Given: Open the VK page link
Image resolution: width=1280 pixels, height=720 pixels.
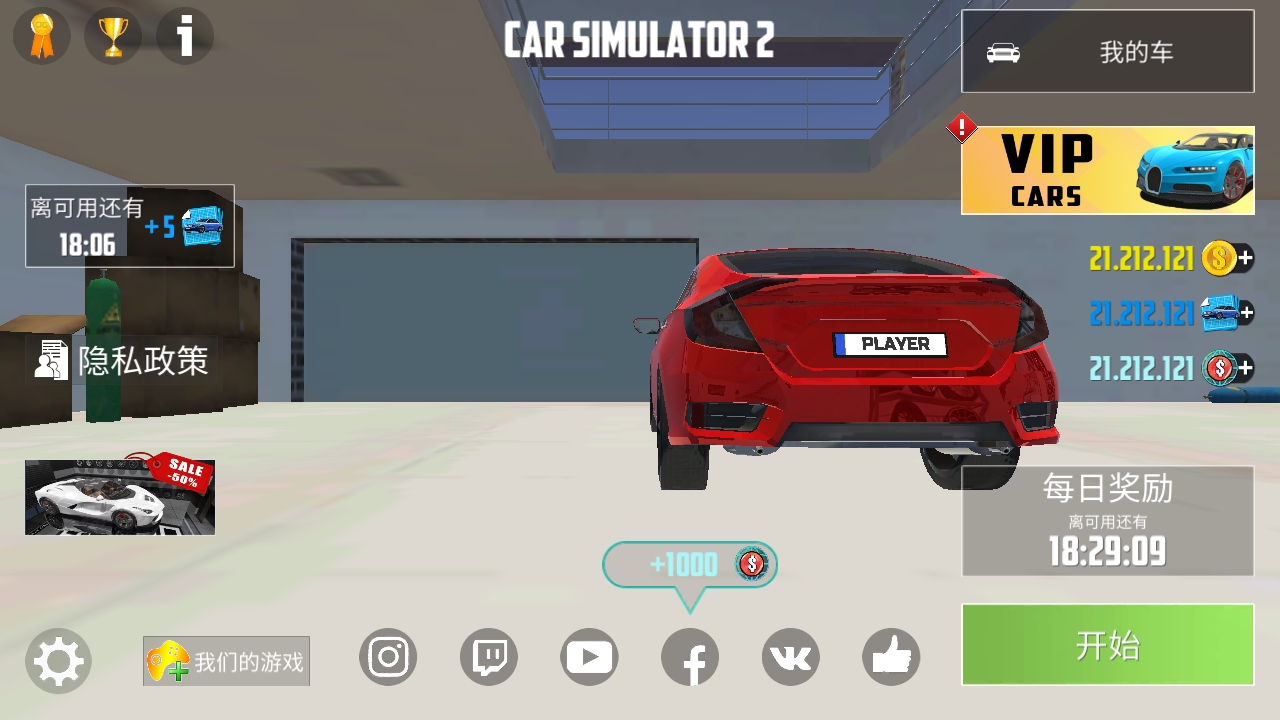Looking at the screenshot, I should pos(790,657).
